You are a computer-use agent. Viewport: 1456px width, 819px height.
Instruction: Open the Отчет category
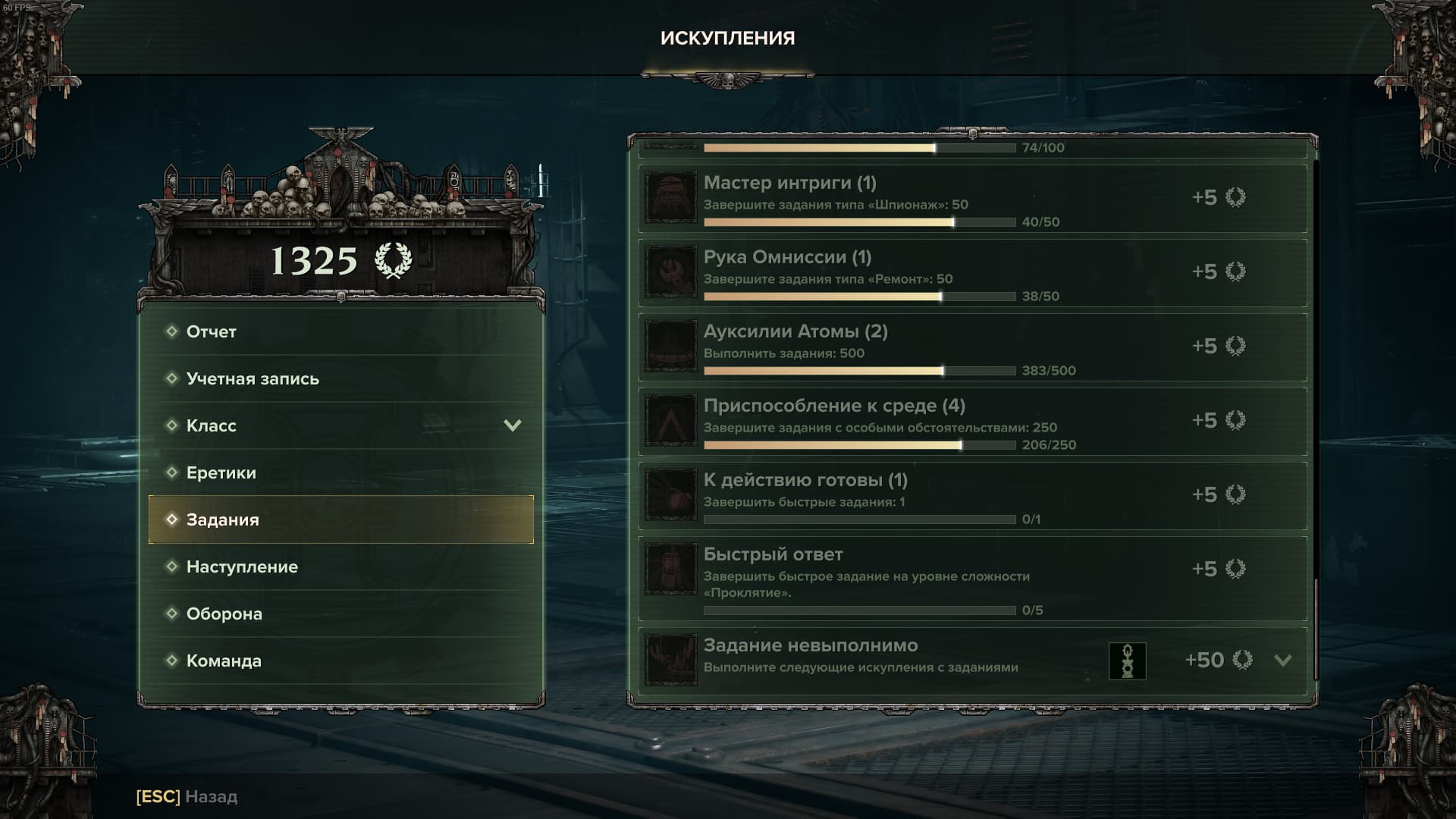340,331
